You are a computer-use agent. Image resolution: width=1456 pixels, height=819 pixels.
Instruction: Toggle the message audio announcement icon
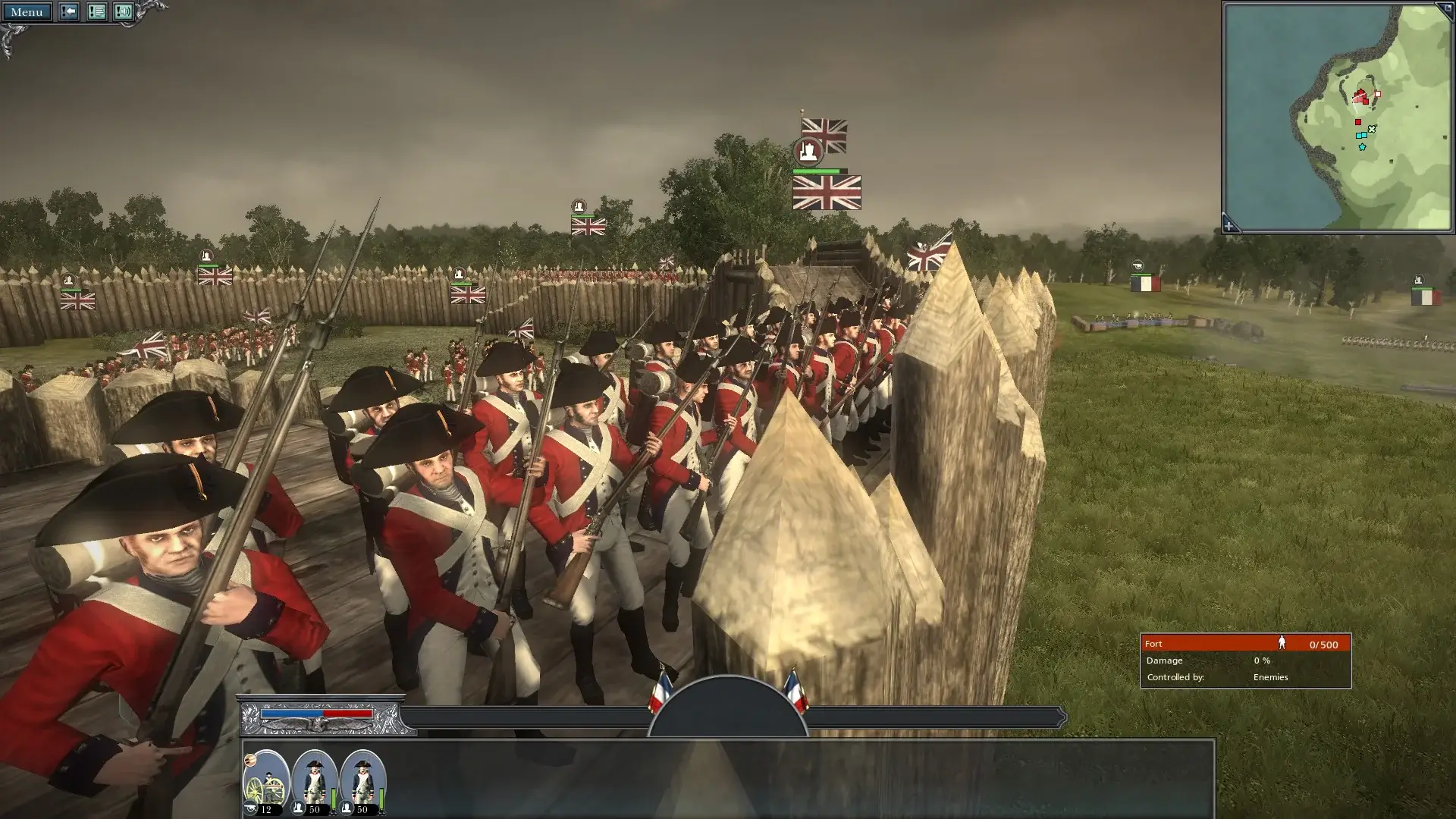tap(124, 12)
